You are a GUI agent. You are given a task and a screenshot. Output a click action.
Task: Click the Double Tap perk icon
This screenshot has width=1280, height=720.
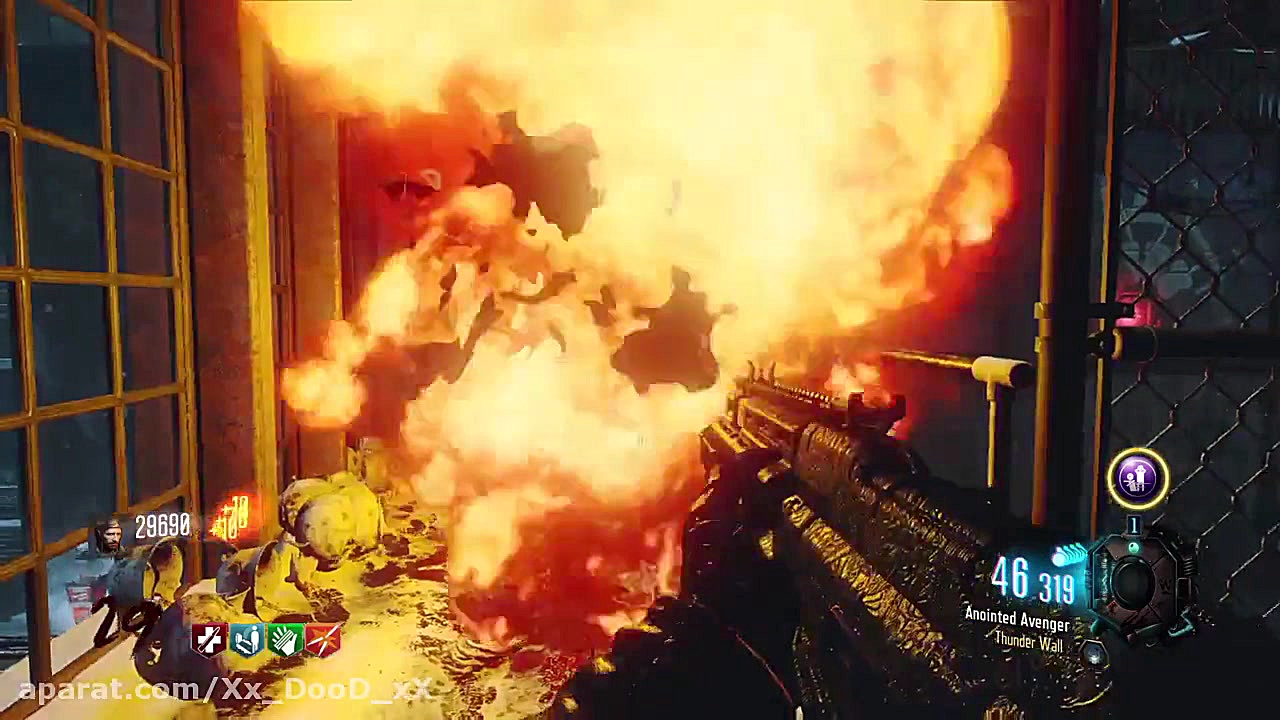click(x=323, y=639)
